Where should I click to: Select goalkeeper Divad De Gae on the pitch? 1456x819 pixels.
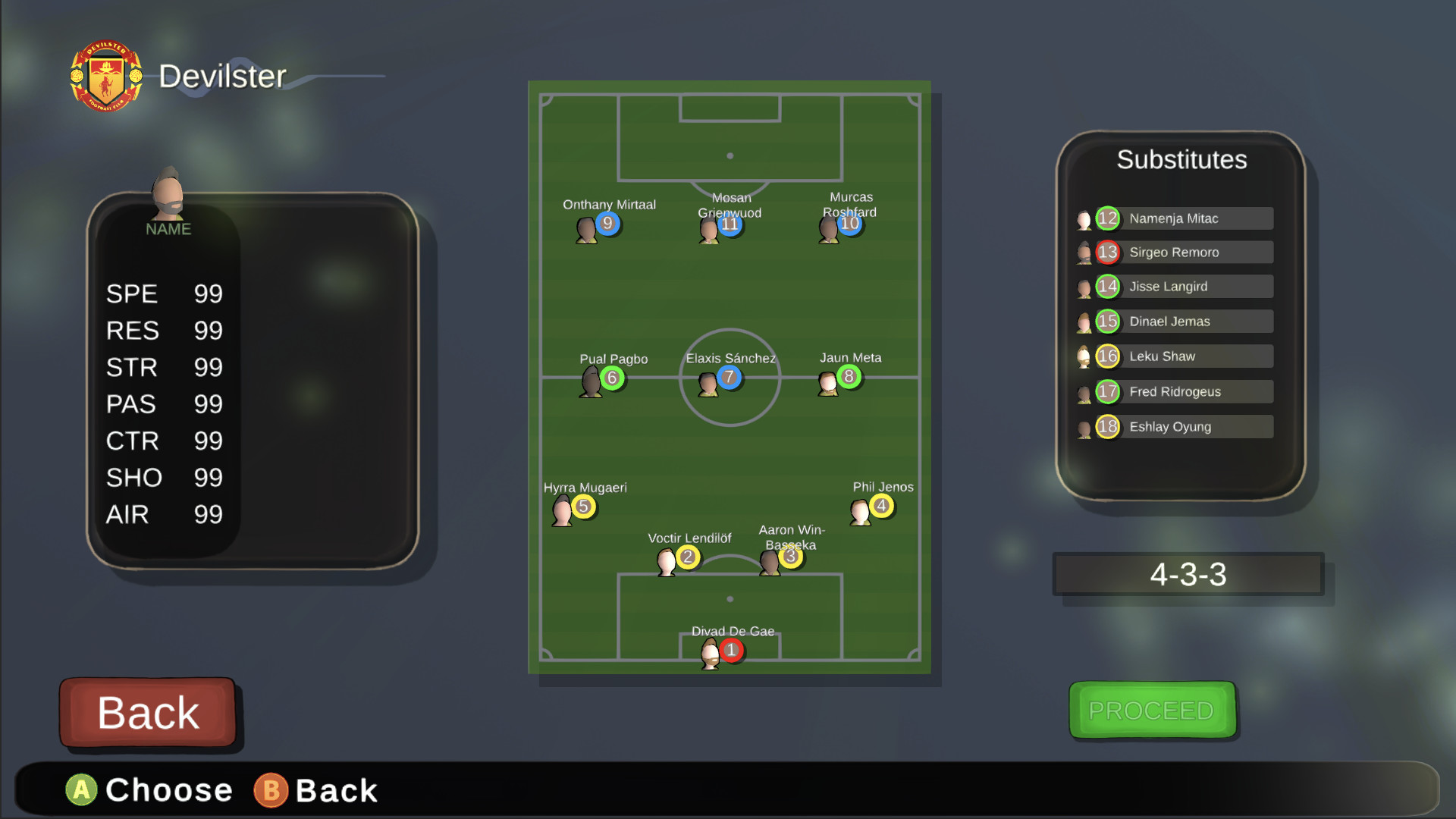(713, 652)
